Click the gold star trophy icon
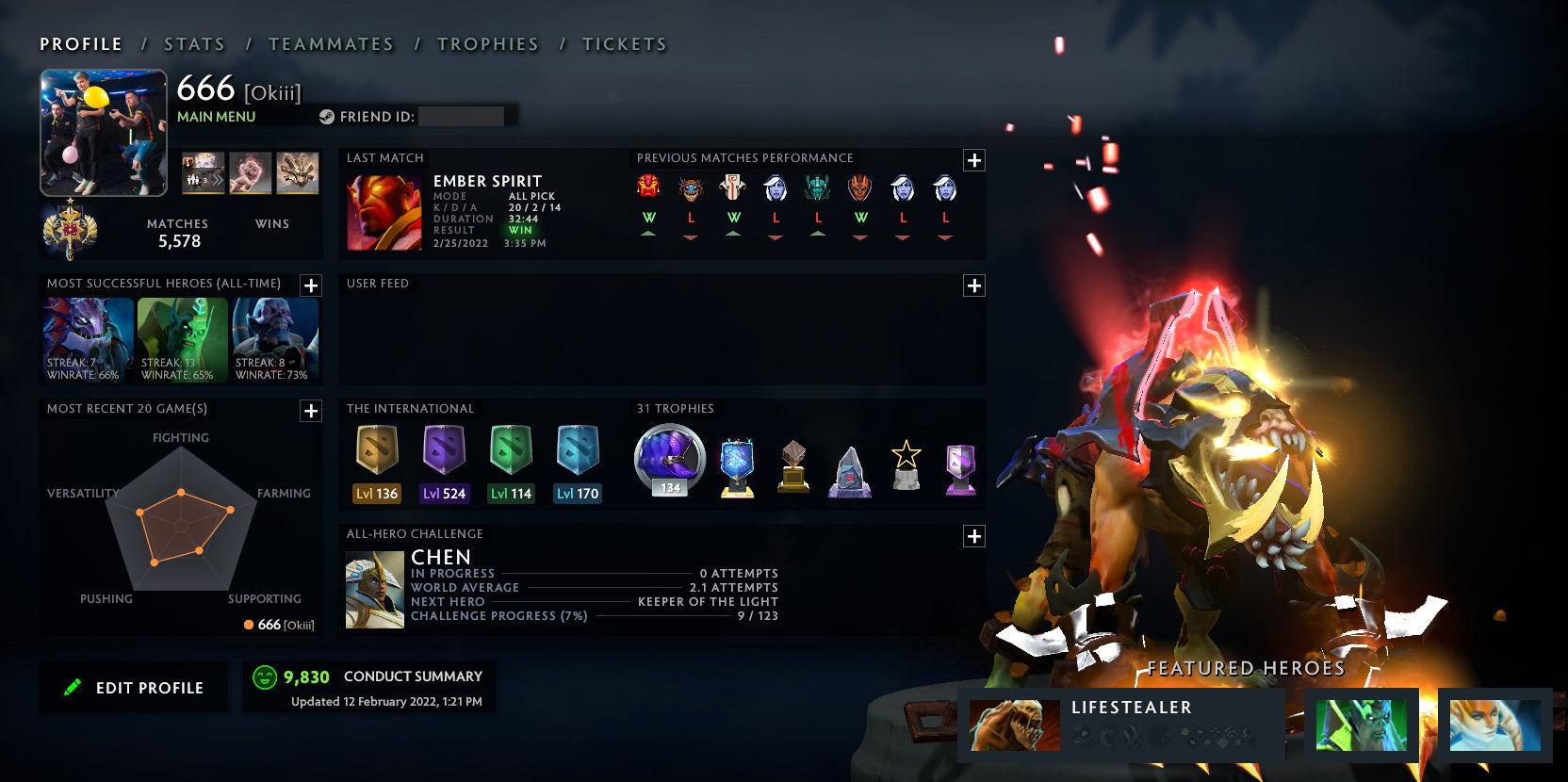 tap(906, 462)
